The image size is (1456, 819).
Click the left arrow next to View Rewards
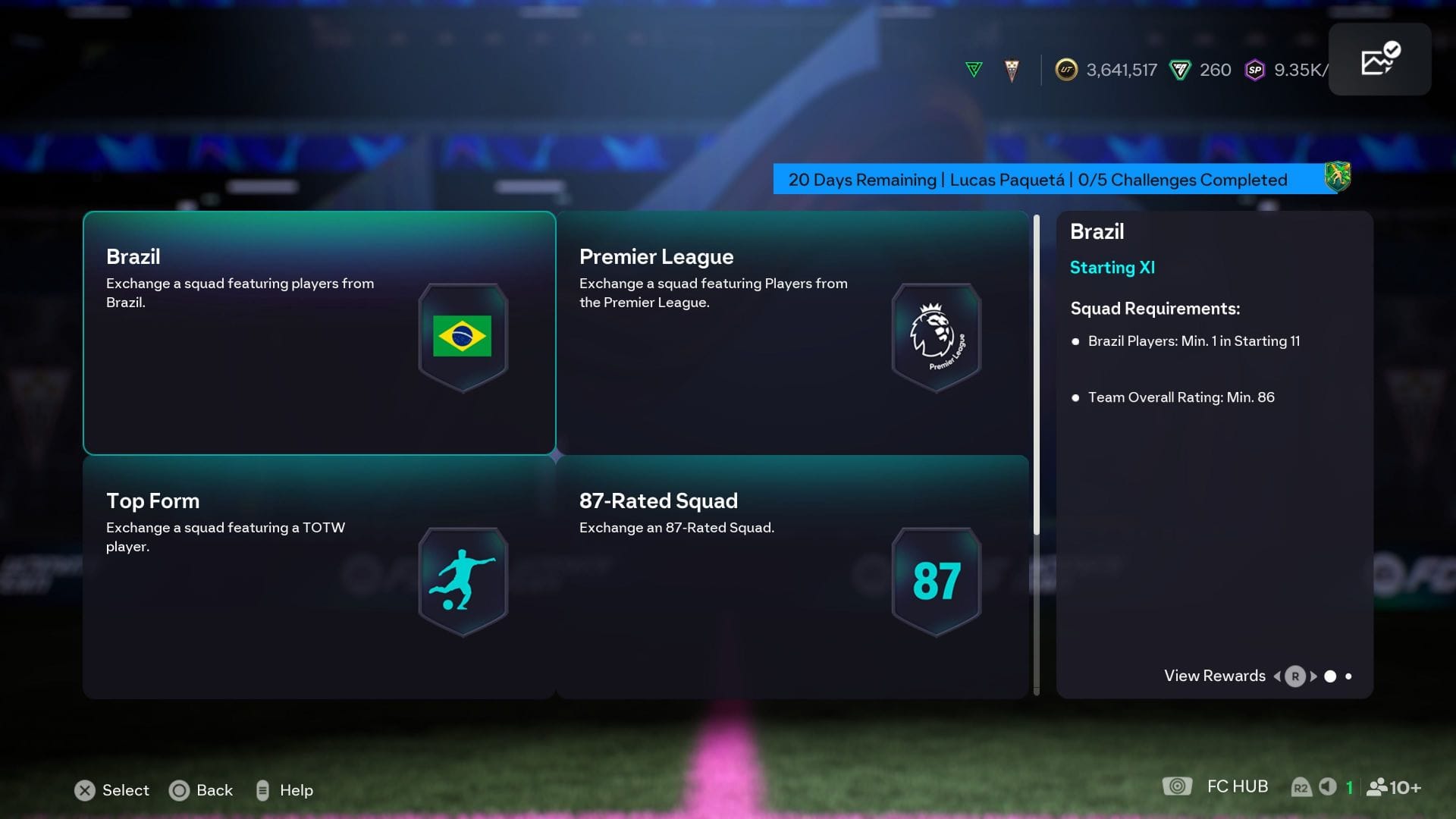[x=1277, y=676]
